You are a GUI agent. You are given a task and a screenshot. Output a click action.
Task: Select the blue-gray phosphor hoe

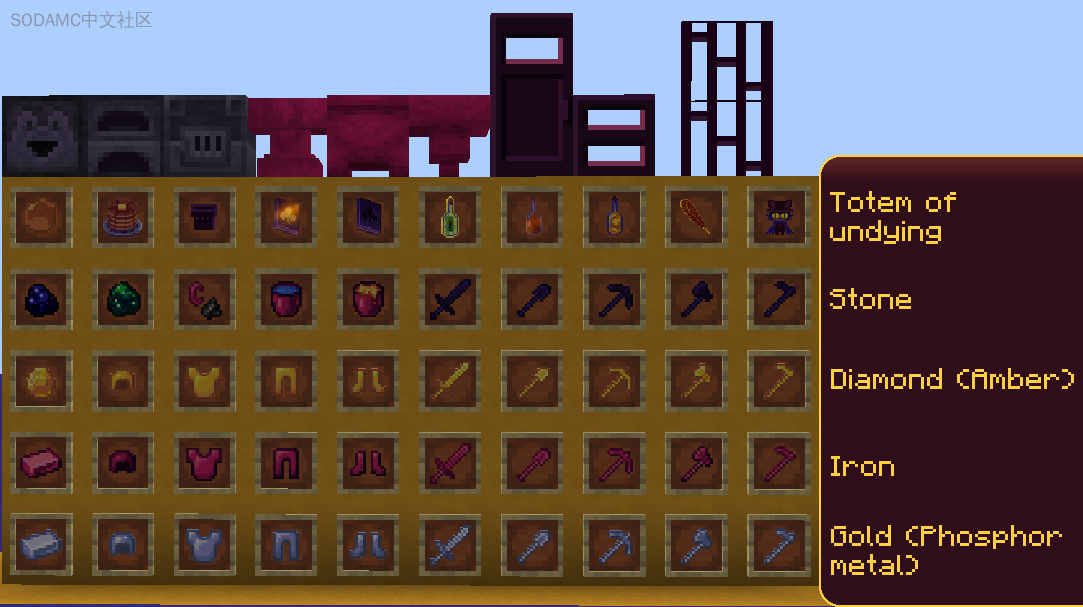[x=778, y=545]
